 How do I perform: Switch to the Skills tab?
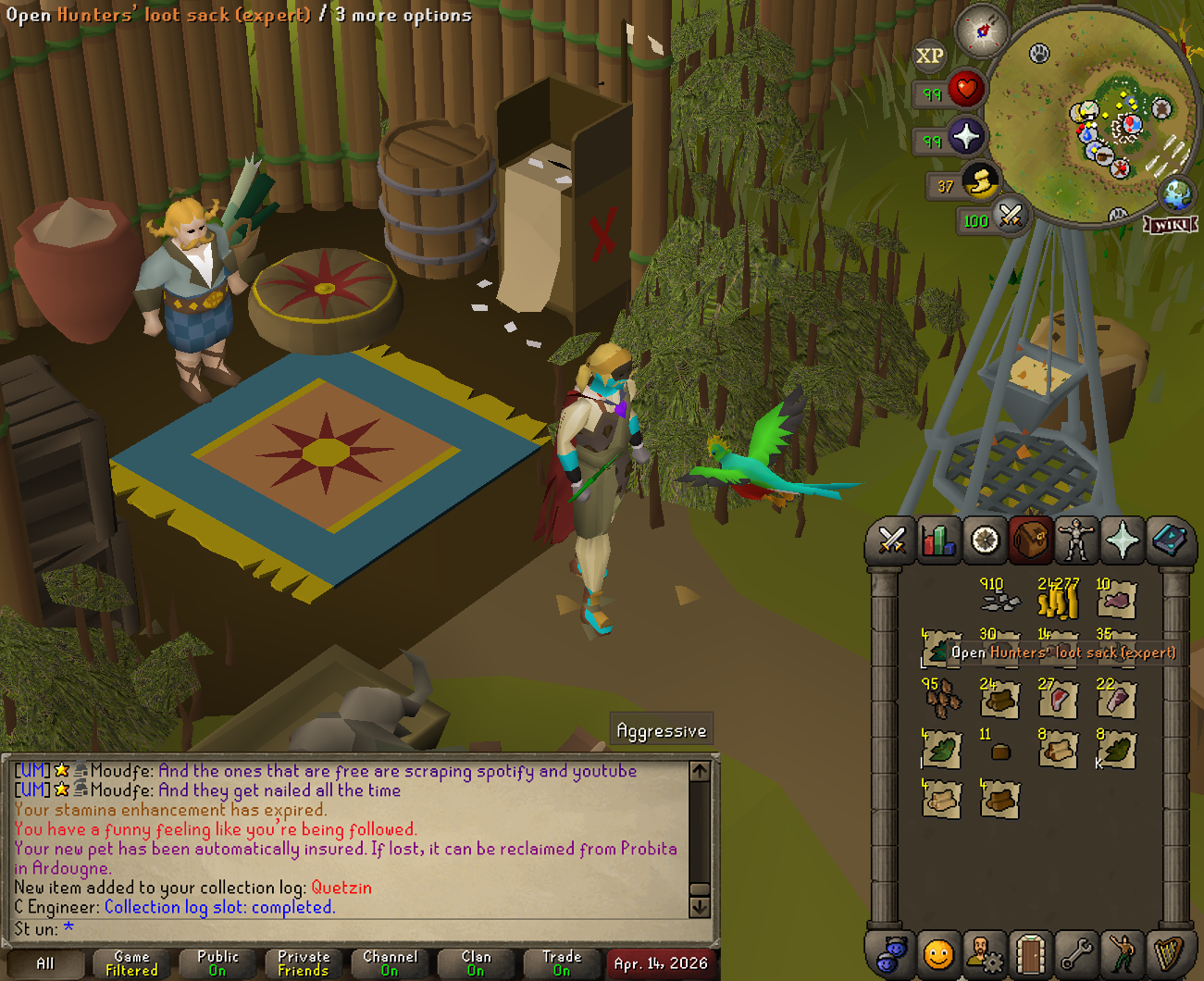tap(937, 540)
